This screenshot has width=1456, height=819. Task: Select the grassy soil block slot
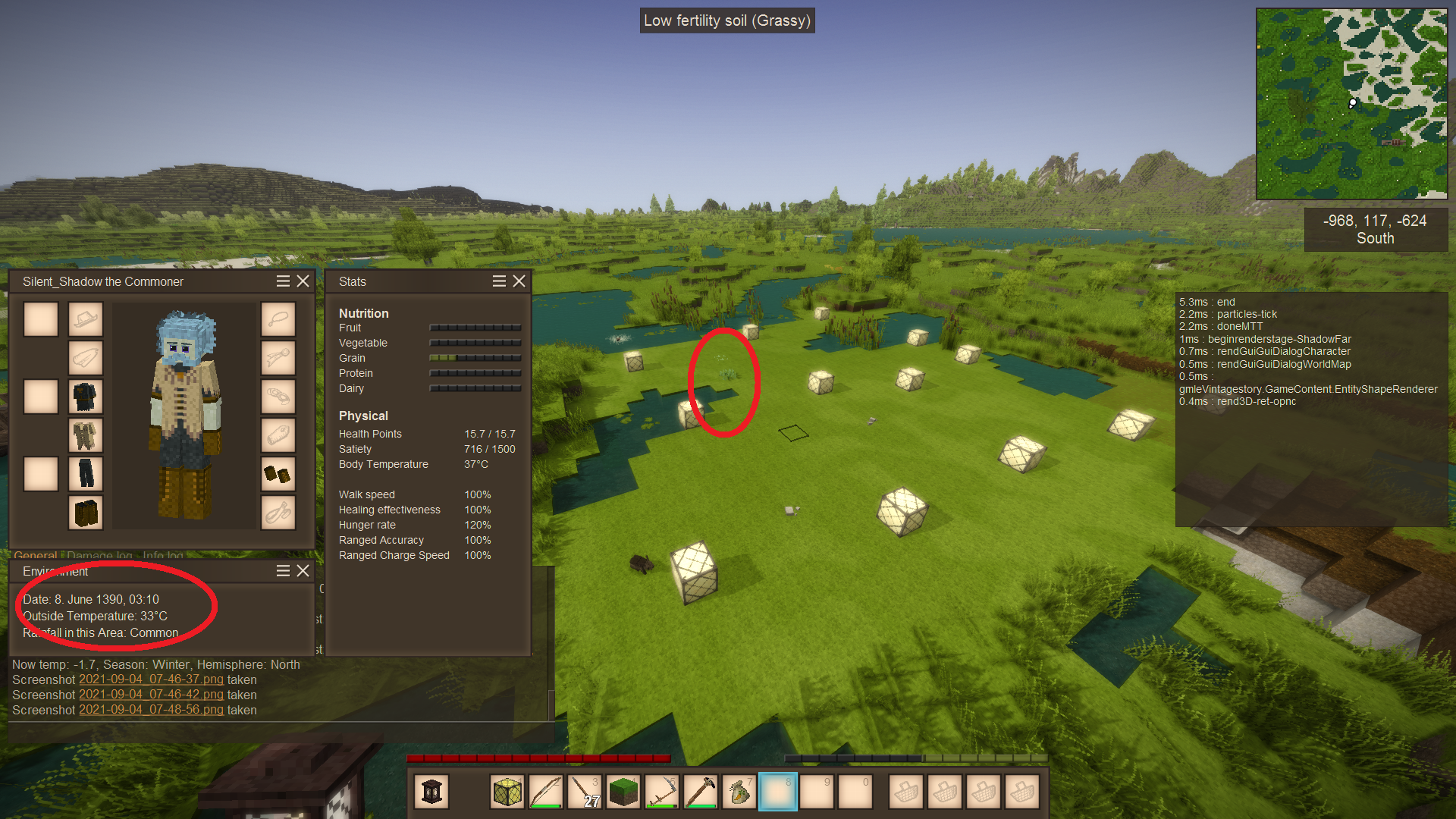point(623,792)
